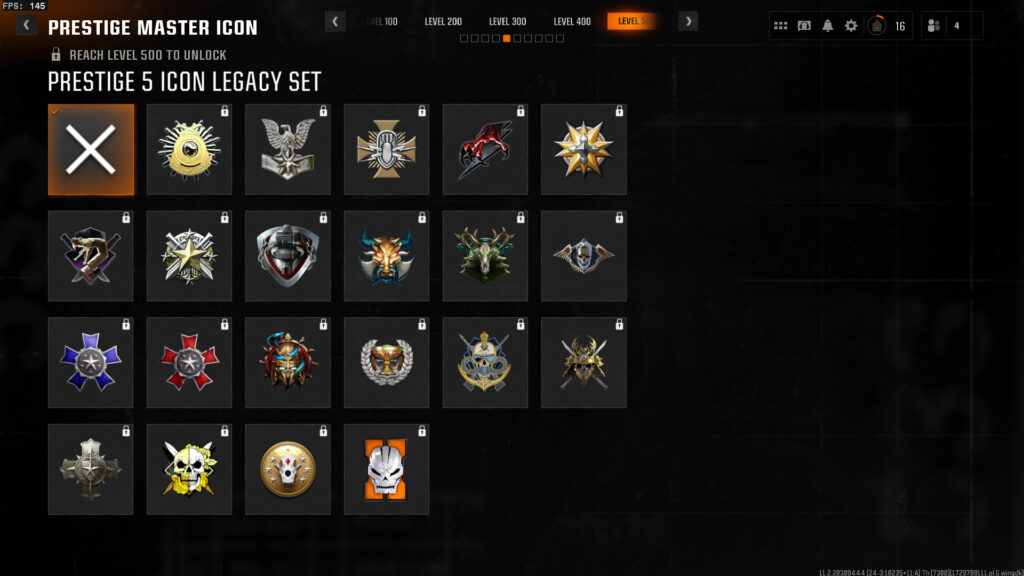Open the Level 400 tab
The width and height of the screenshot is (1024, 576).
[x=572, y=21]
